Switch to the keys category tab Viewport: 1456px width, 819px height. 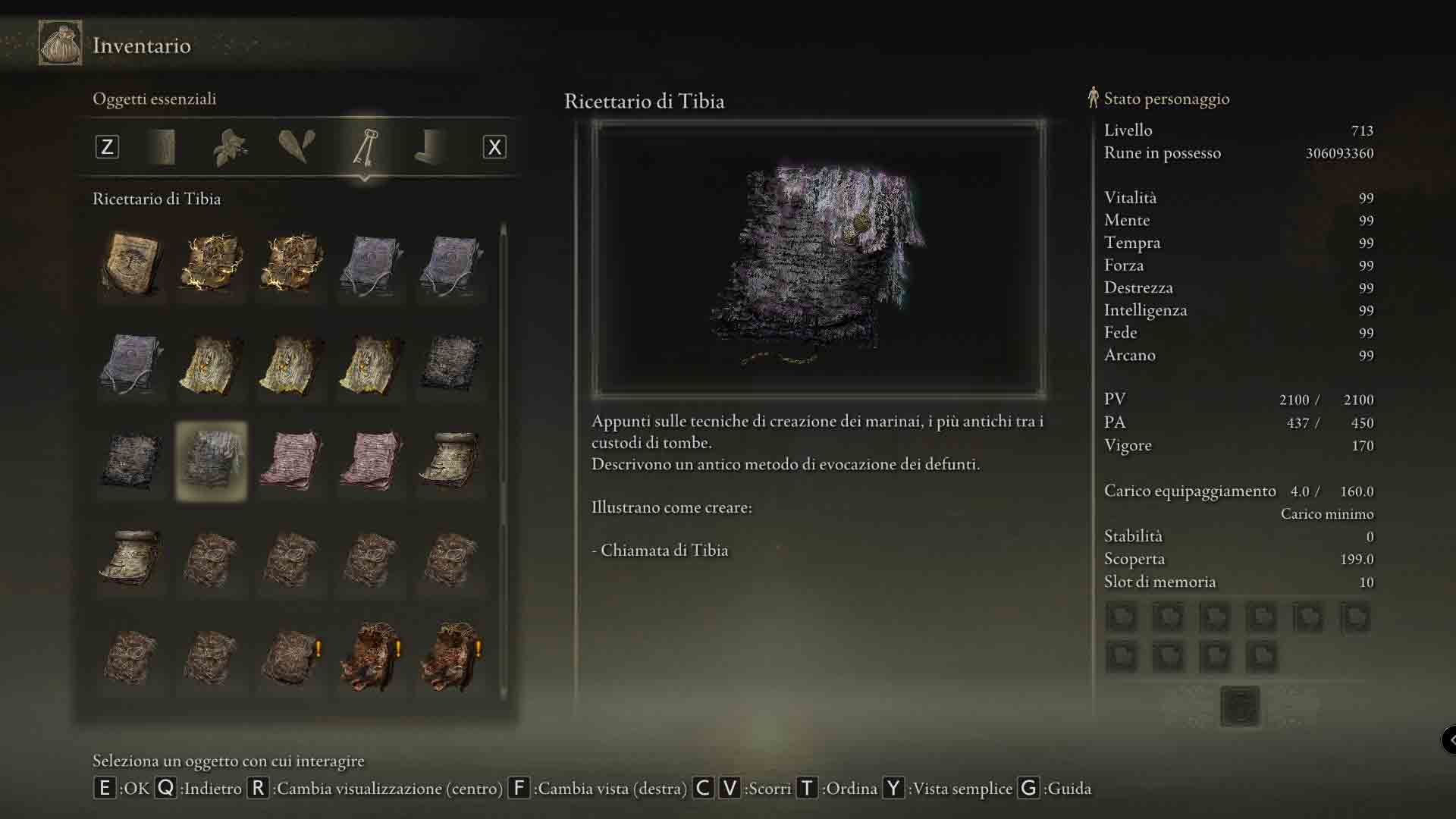[x=365, y=147]
